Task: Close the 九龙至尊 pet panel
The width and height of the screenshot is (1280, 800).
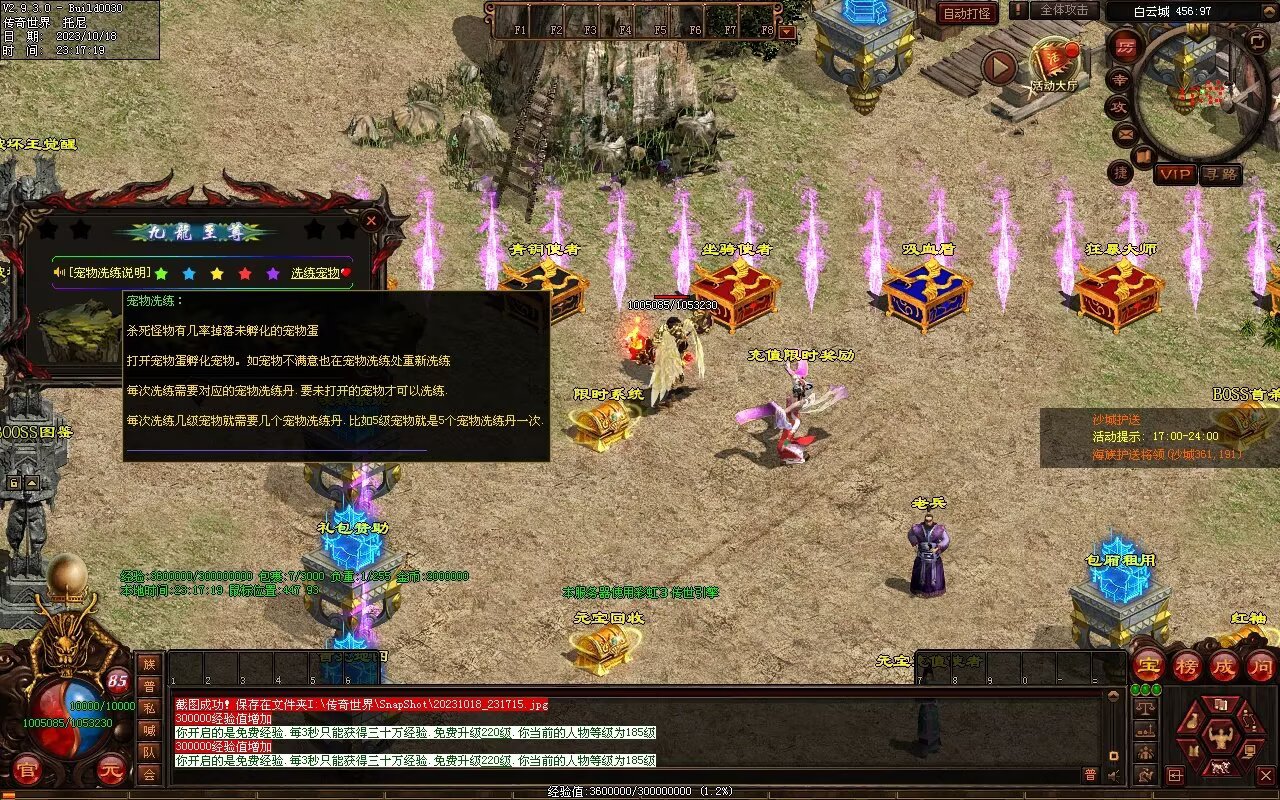Action: click(x=371, y=220)
